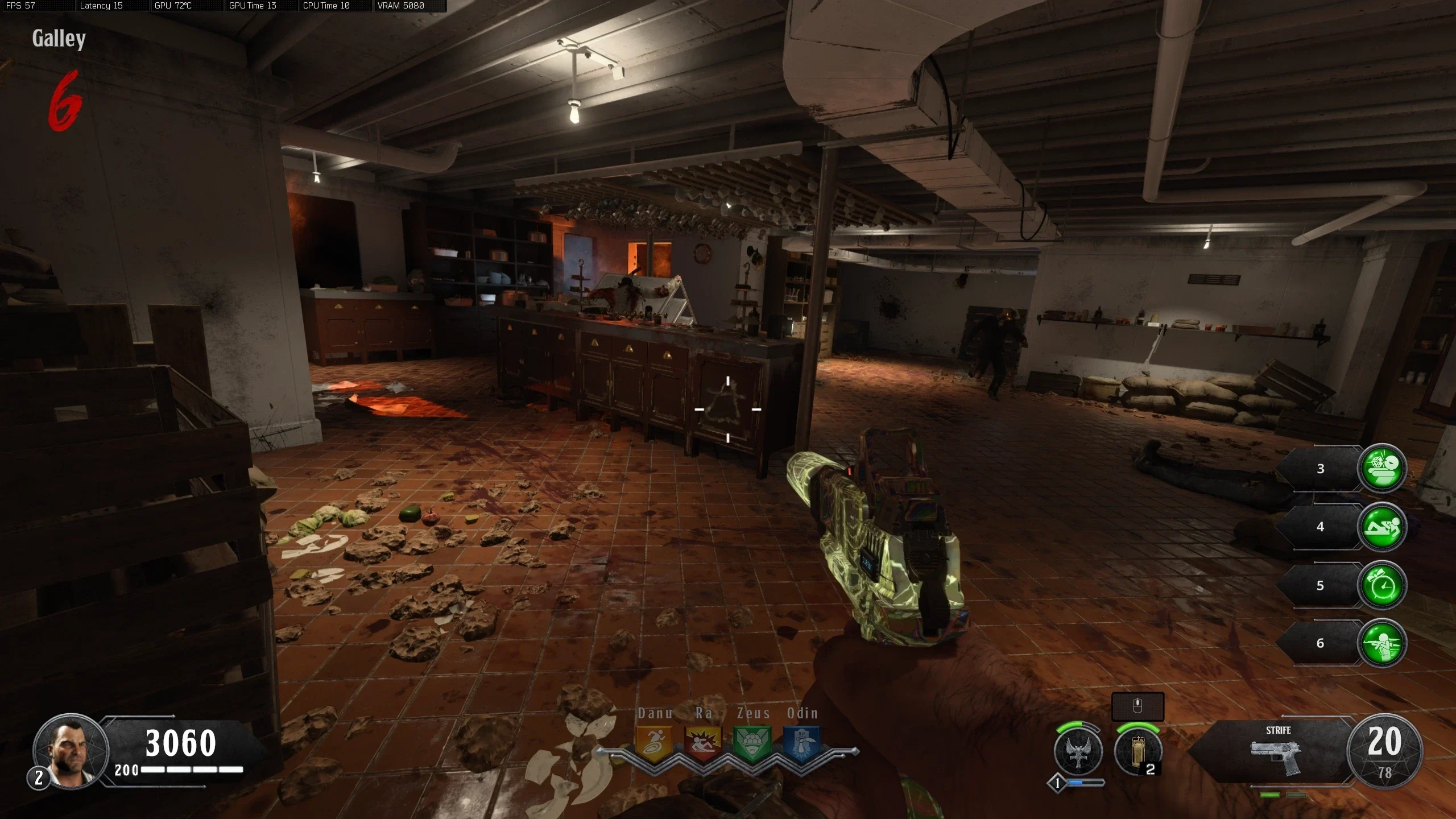Screen dimensions: 1456x819
Task: Use the alarm clock elixir in slot 5
Action: click(1381, 586)
